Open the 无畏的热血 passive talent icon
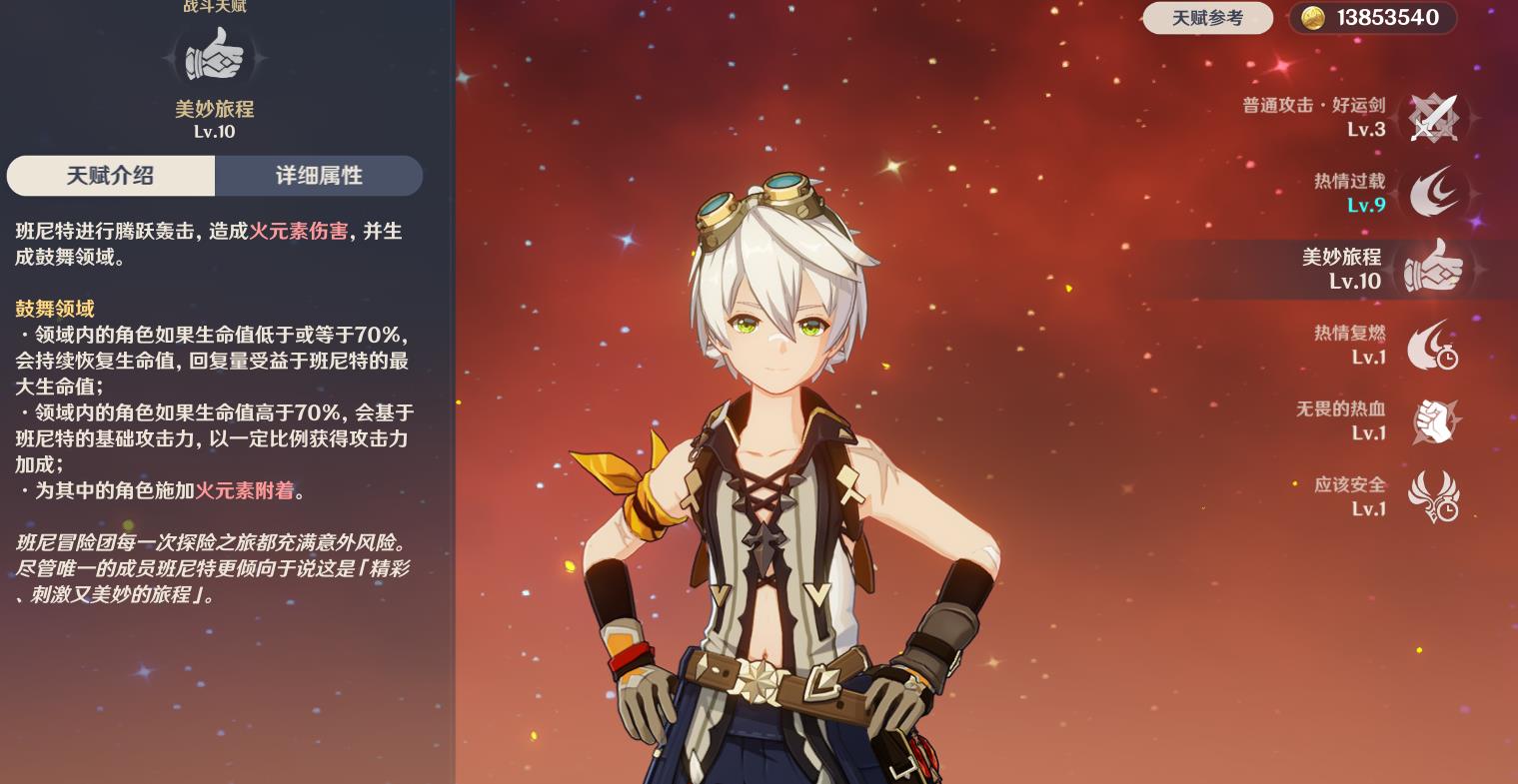Viewport: 1518px width, 784px height. pos(1433,420)
